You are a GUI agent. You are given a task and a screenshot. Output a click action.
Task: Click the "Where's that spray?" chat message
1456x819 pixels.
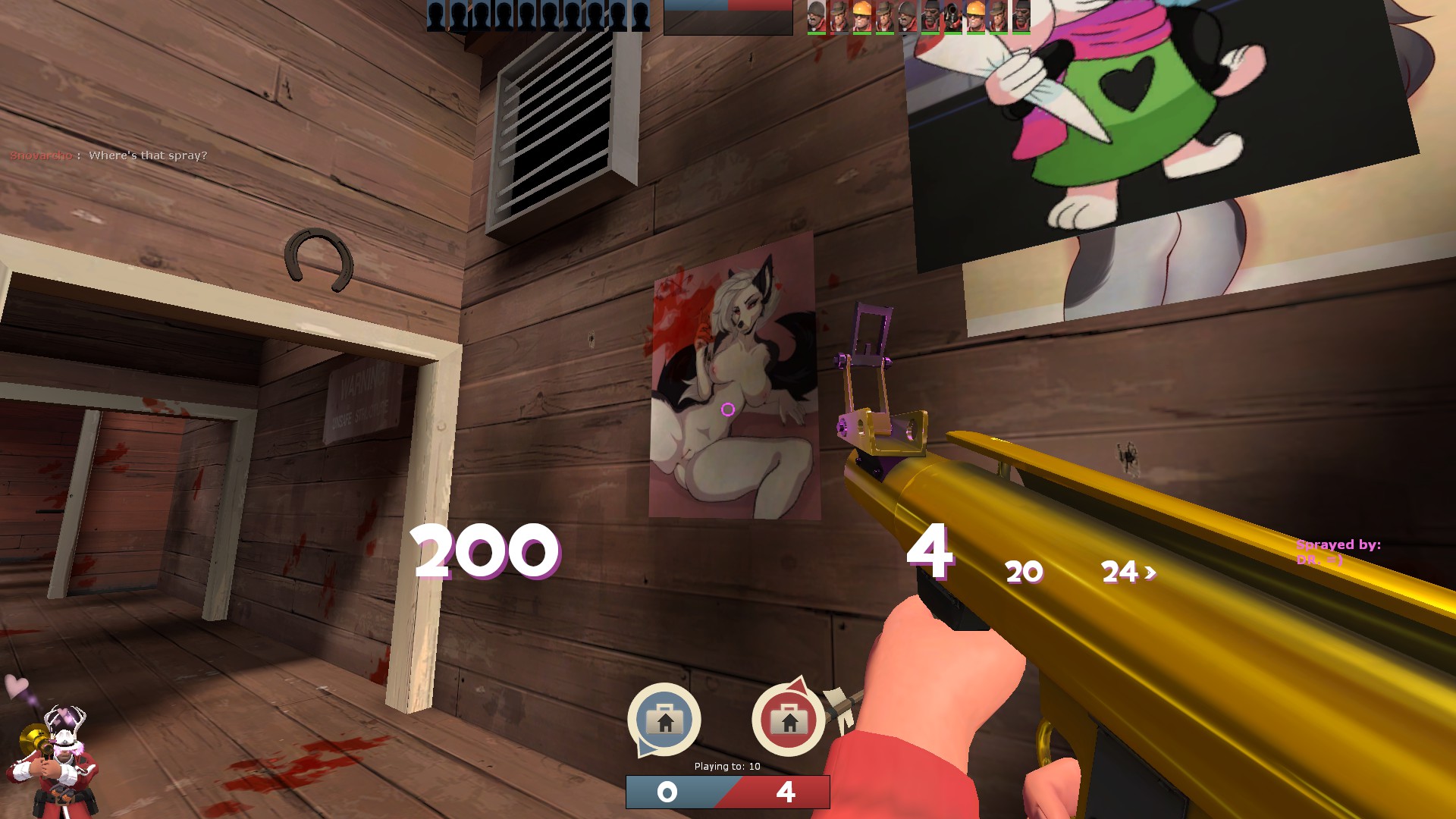[x=147, y=155]
